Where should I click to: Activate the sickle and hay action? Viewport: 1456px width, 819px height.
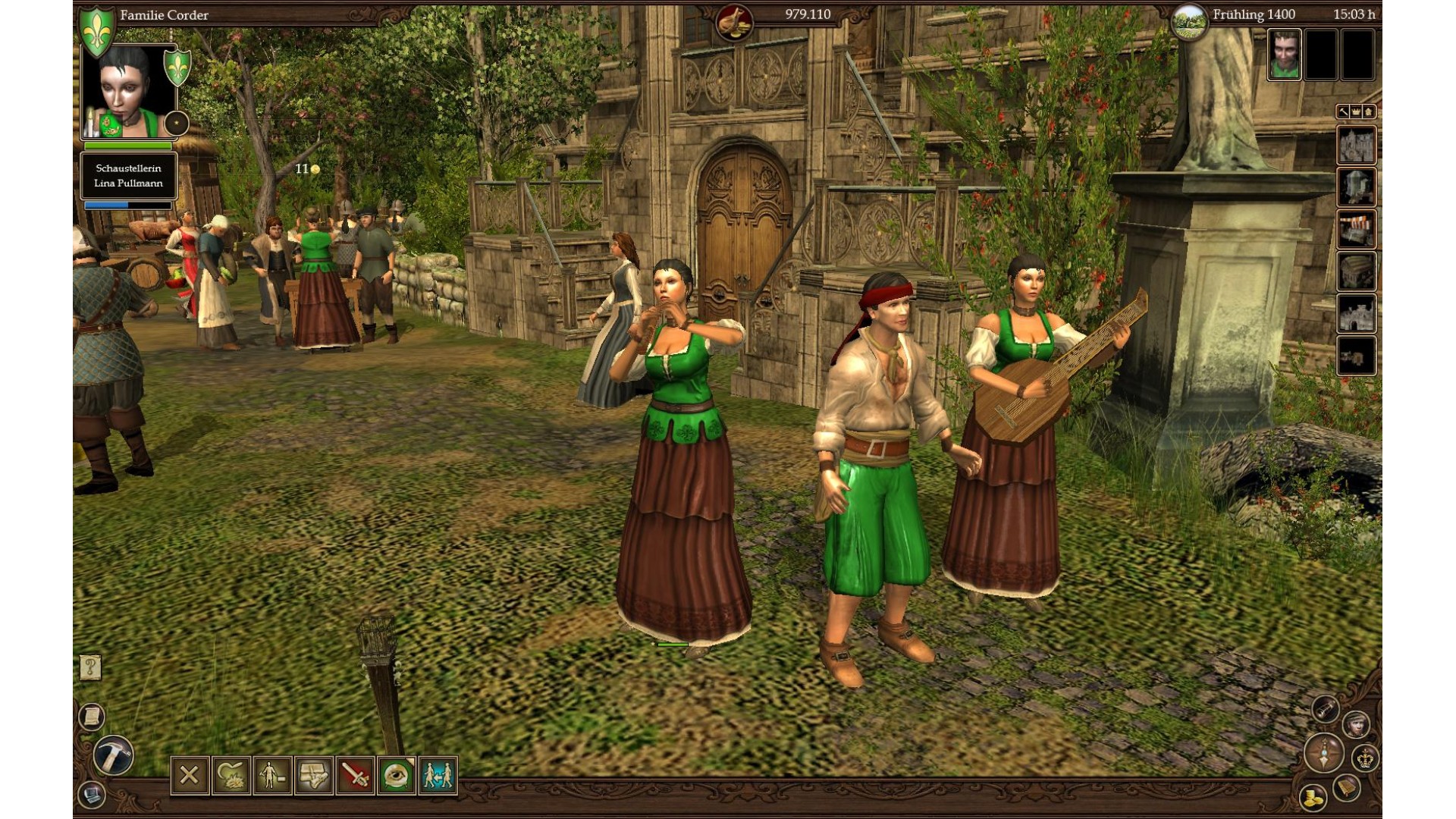click(231, 775)
